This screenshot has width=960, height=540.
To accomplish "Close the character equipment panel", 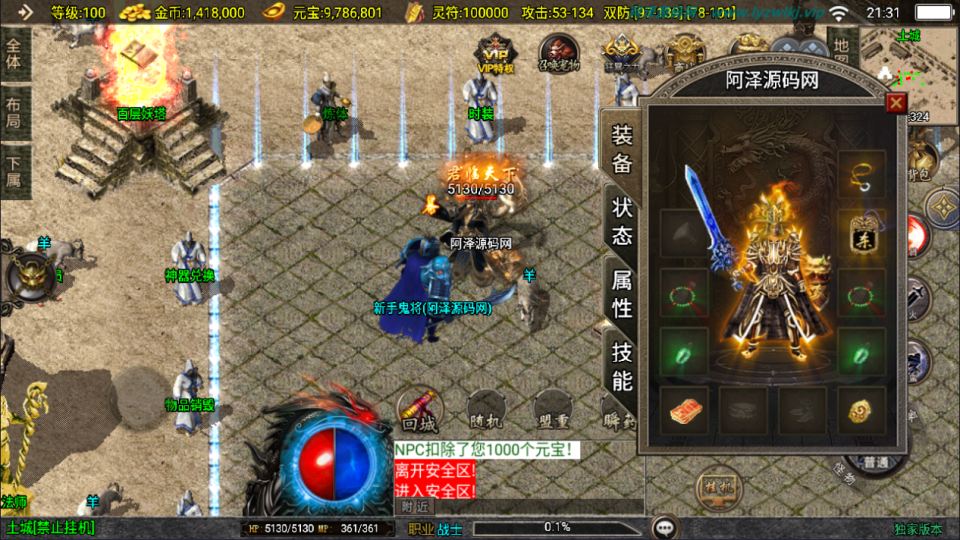I will [896, 103].
